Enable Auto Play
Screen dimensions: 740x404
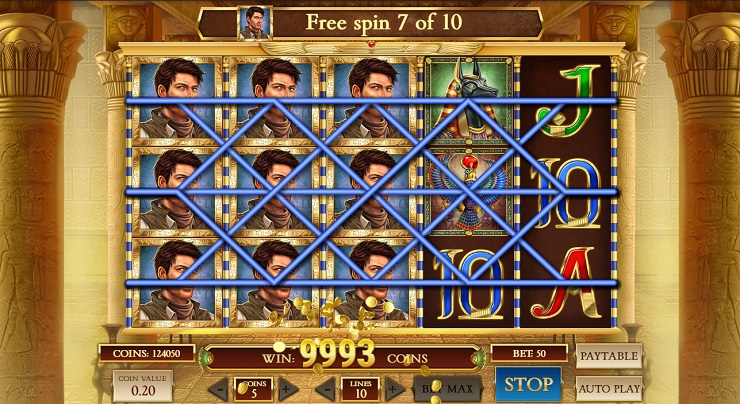point(608,386)
